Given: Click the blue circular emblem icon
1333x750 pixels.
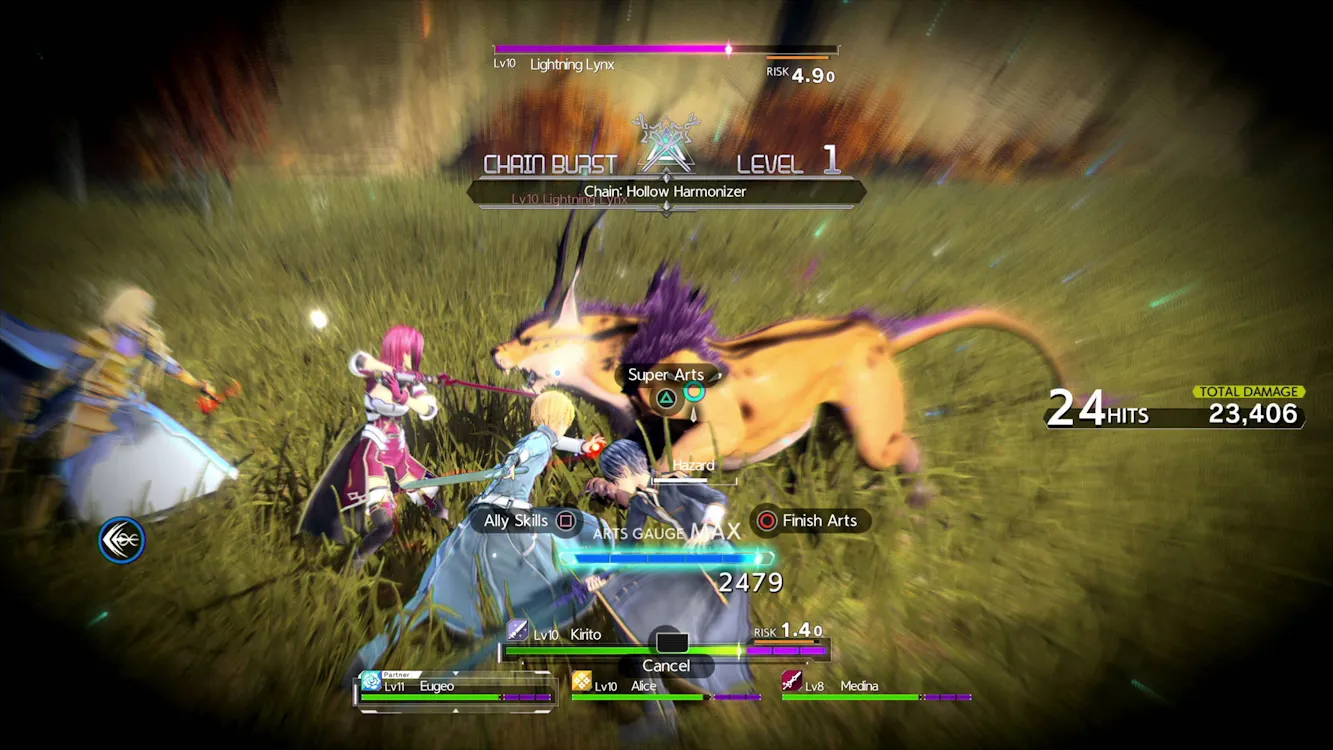Looking at the screenshot, I should pos(122,541).
